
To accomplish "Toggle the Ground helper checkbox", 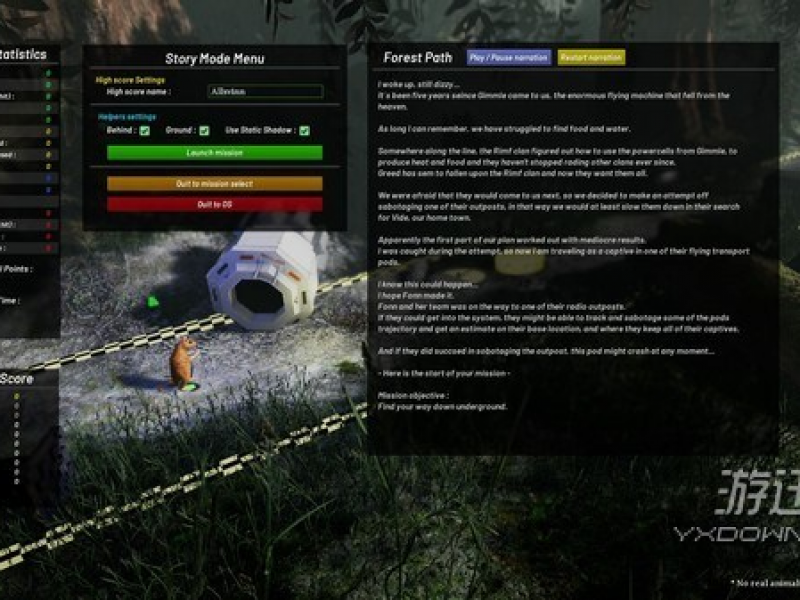I will (x=204, y=130).
